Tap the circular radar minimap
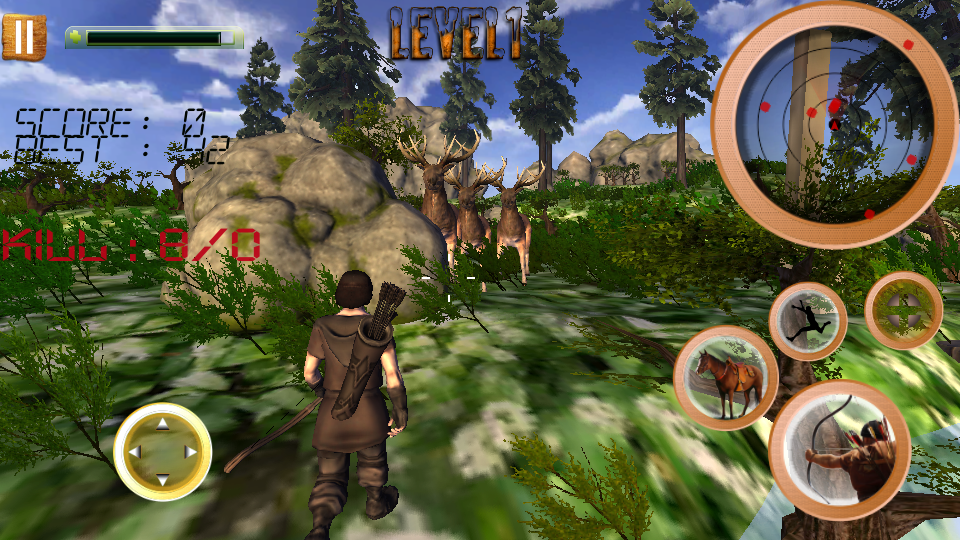The image size is (960, 540). point(834,124)
